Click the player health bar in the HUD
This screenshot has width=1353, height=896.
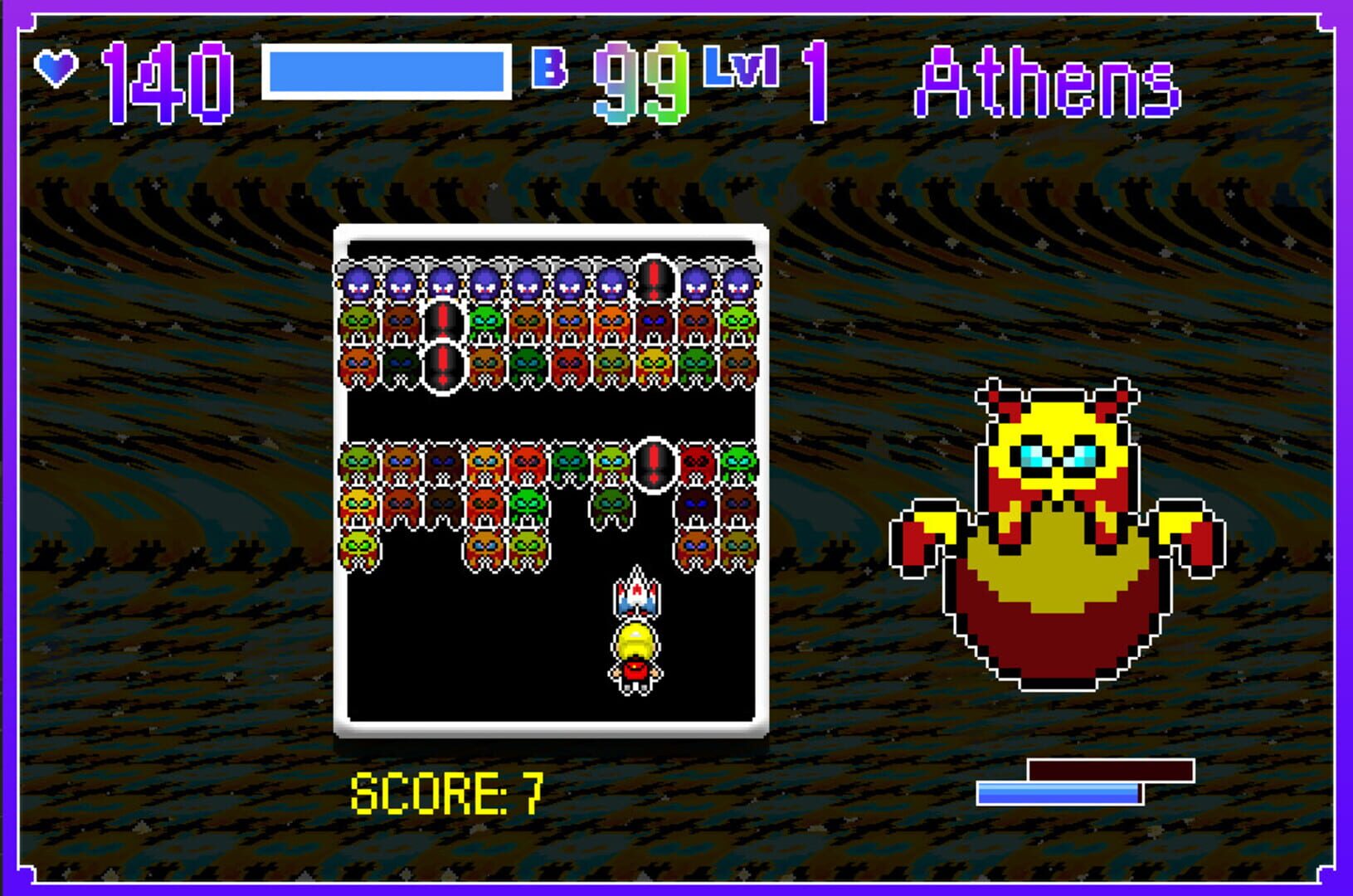[x=386, y=73]
